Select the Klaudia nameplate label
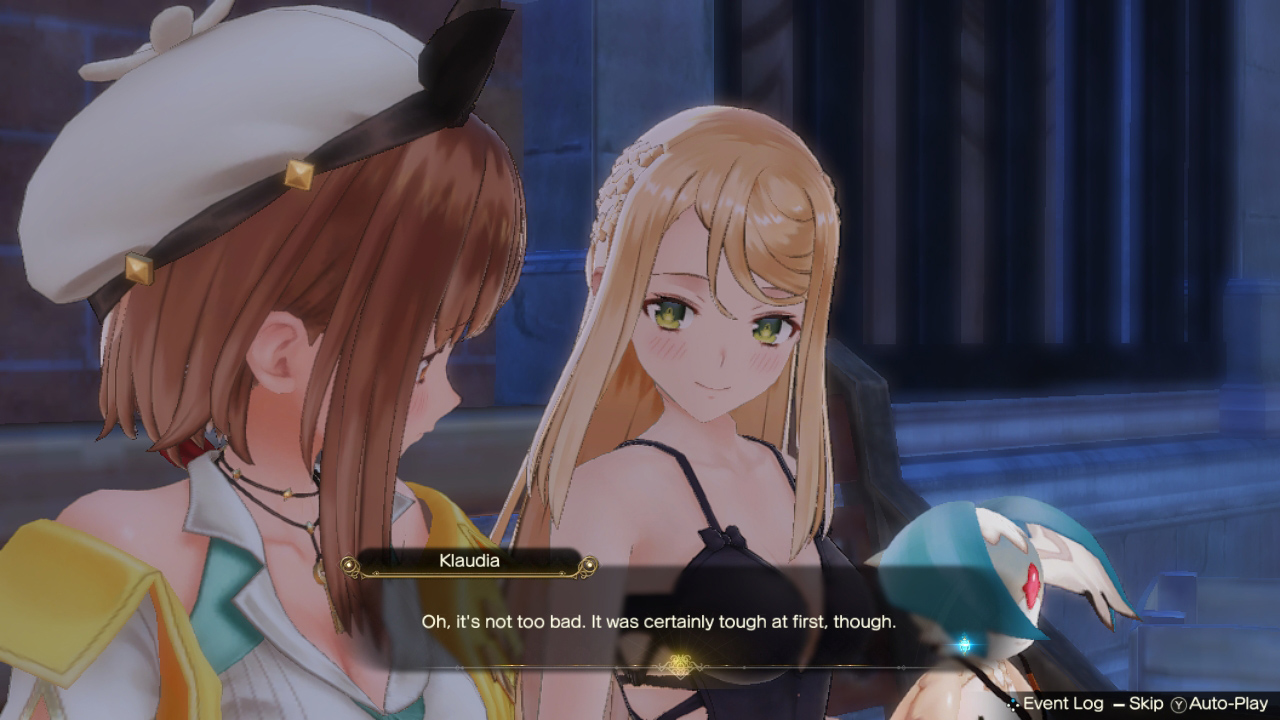The image size is (1280, 720). click(470, 561)
